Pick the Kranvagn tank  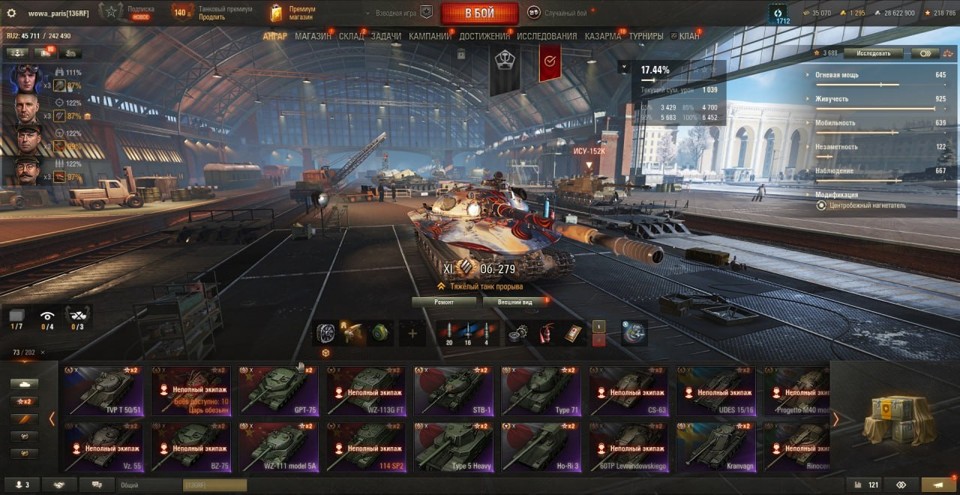(715, 446)
